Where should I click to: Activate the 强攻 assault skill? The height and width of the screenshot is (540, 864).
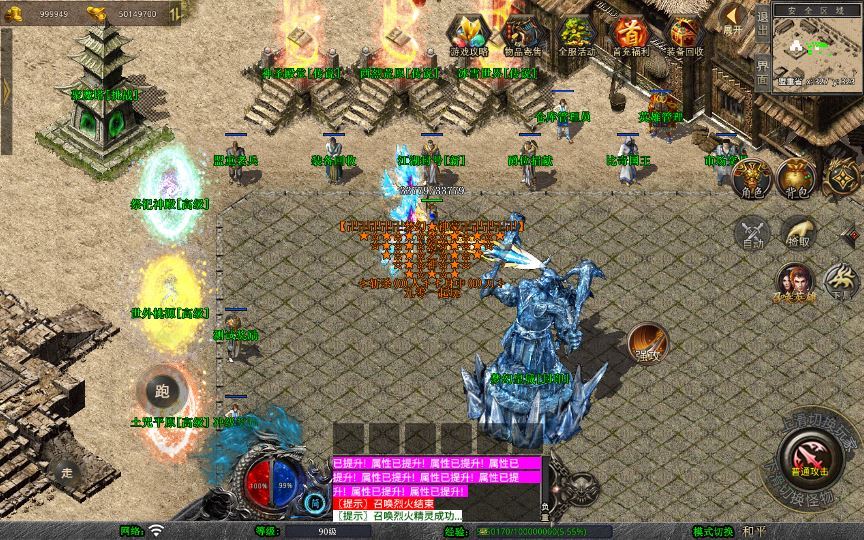point(648,343)
